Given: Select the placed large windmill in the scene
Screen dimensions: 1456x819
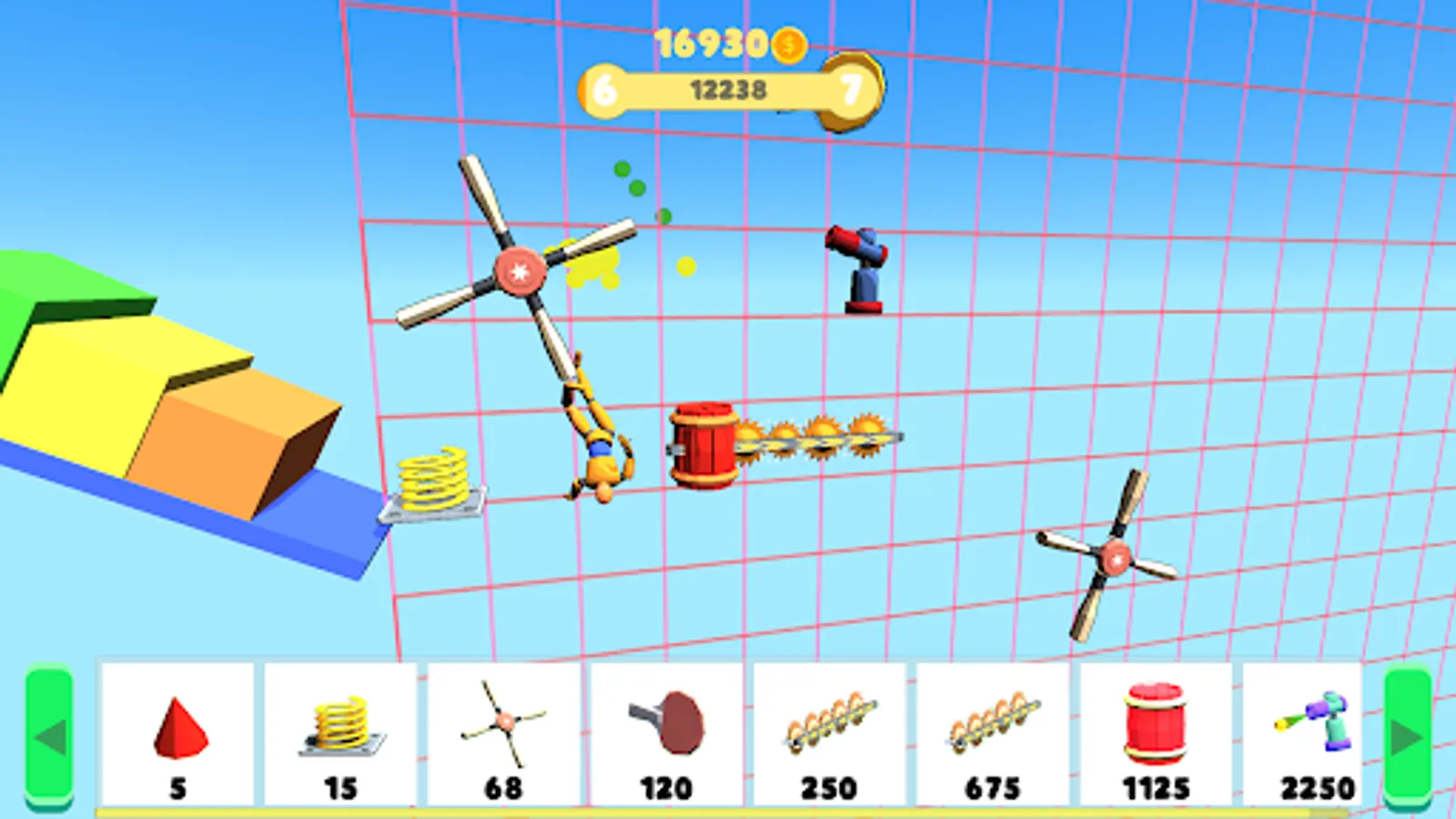Looking at the screenshot, I should (521, 270).
